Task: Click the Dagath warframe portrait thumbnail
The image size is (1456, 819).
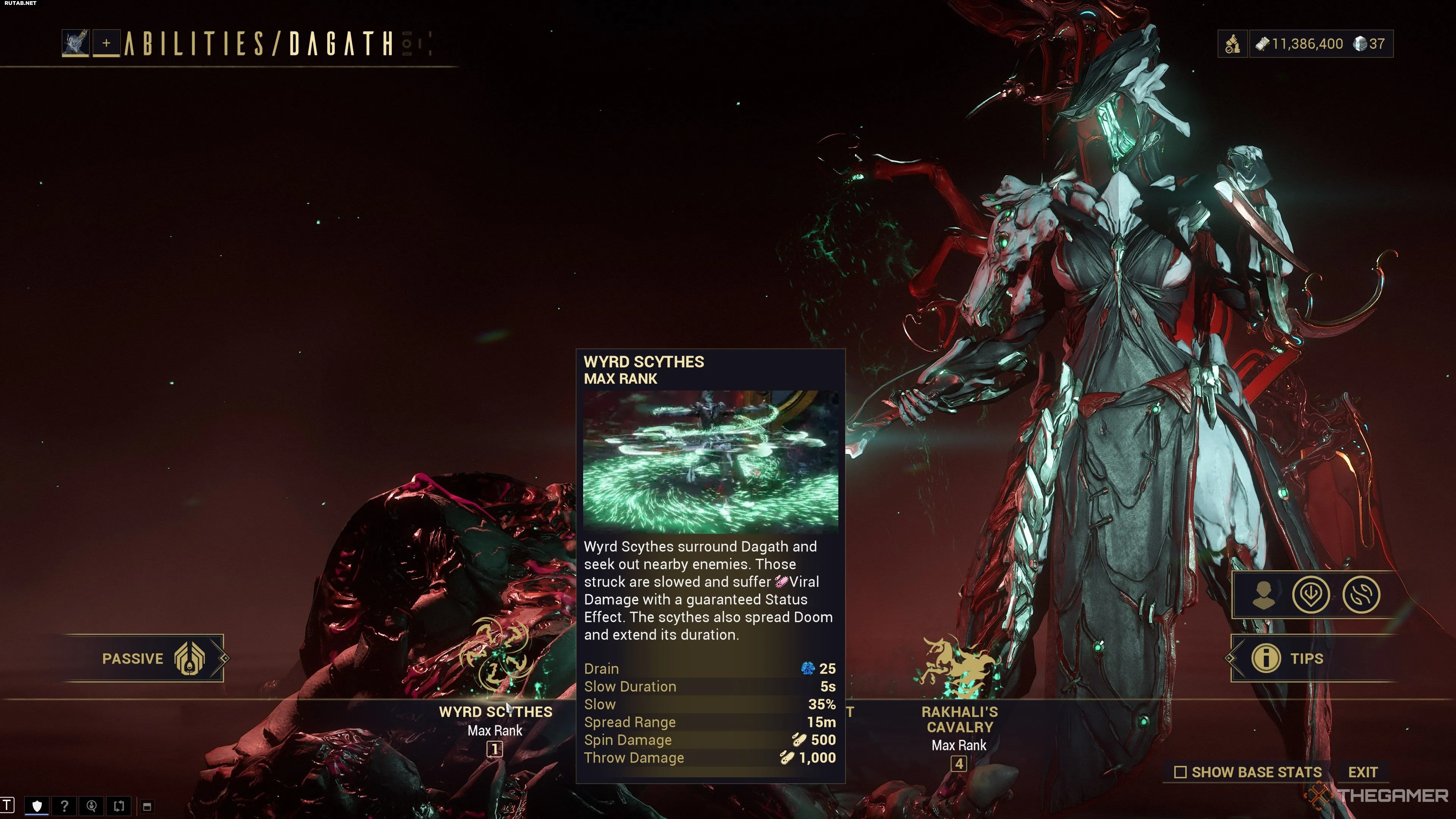Action: 76,44
